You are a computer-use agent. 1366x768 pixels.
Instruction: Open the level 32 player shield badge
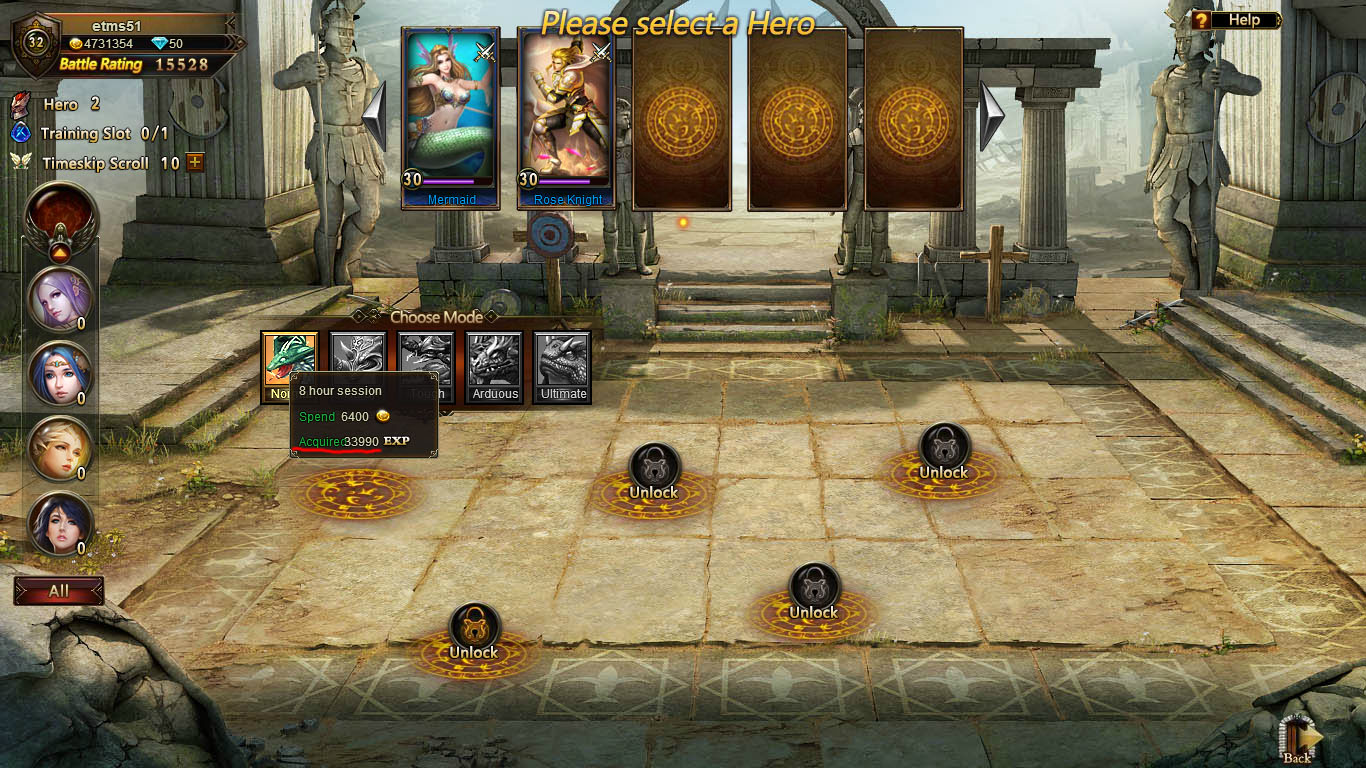(36, 43)
